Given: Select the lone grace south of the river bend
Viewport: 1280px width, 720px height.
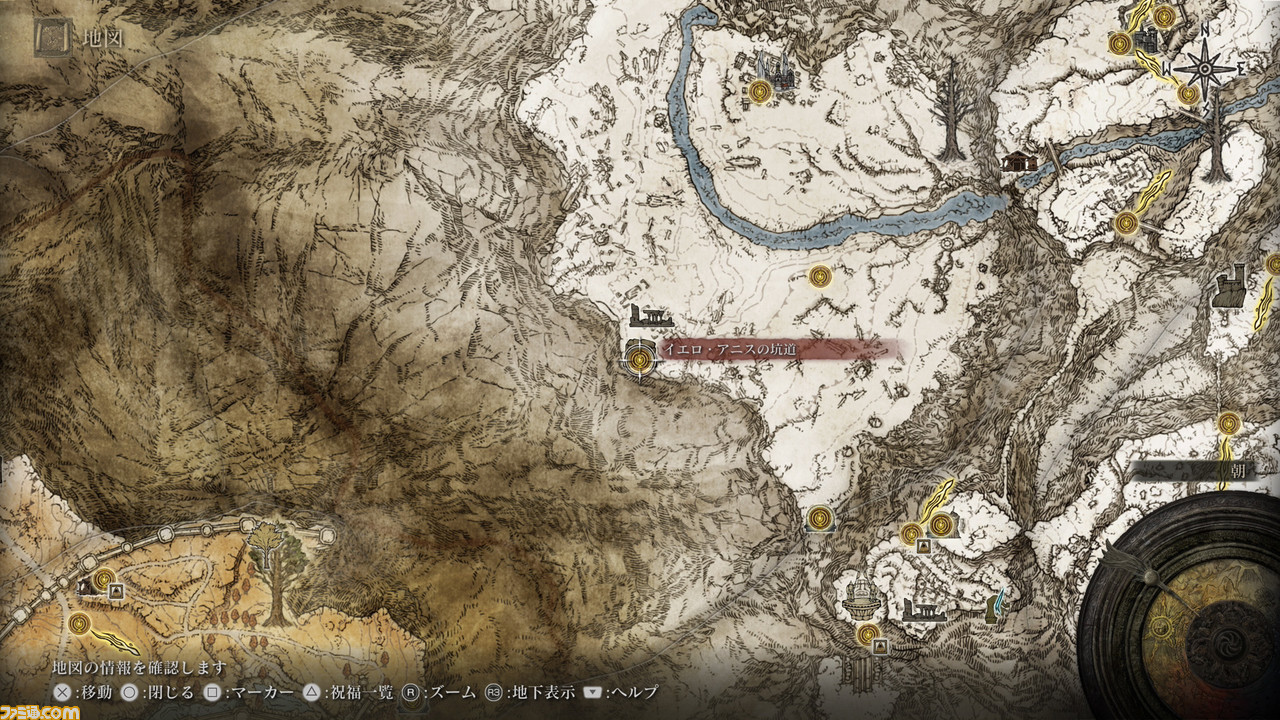Looking at the screenshot, I should coord(820,275).
